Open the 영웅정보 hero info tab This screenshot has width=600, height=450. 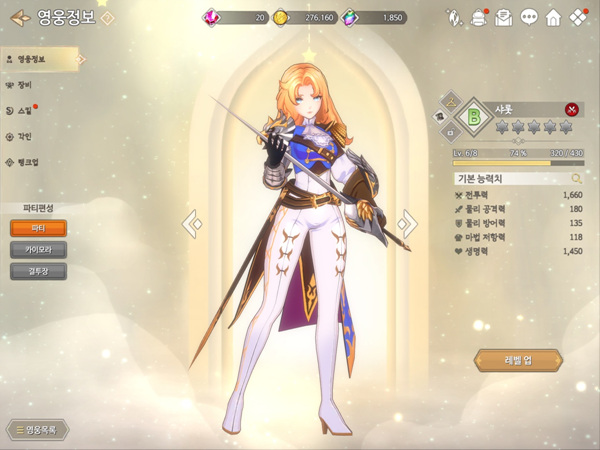coord(32,60)
